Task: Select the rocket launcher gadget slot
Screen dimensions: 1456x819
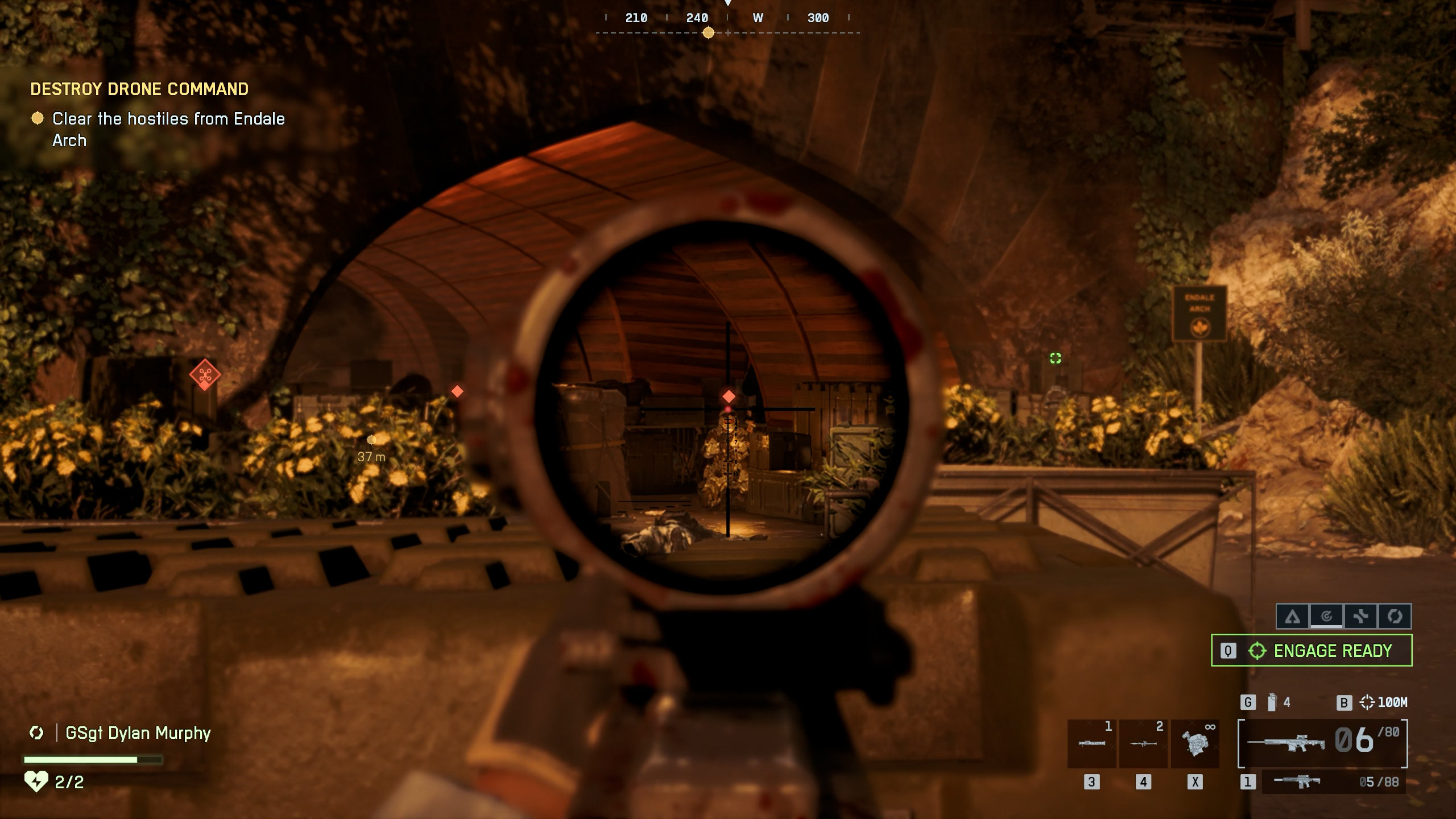Action: point(1091,743)
